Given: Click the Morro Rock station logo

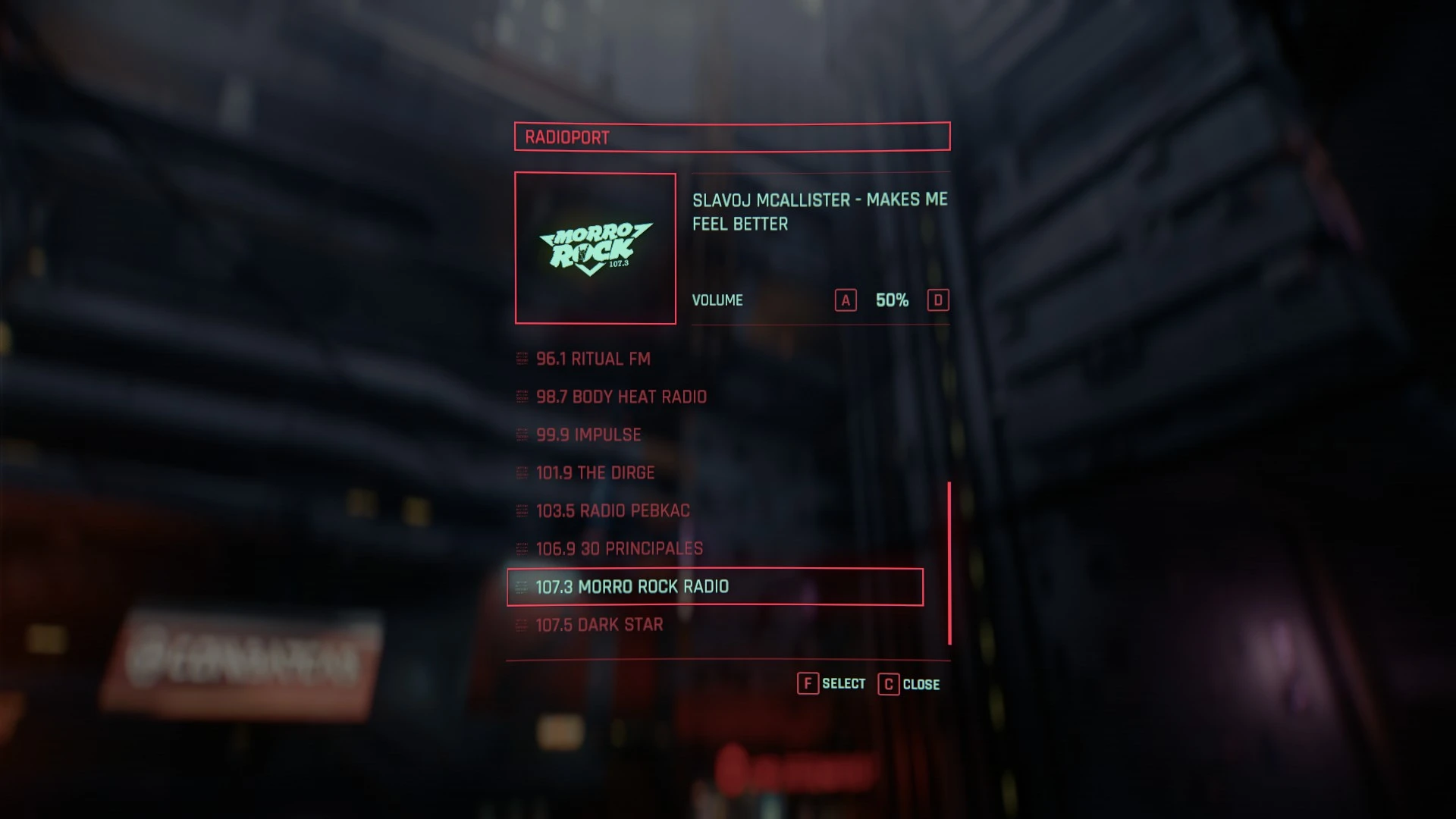Looking at the screenshot, I should [x=595, y=248].
